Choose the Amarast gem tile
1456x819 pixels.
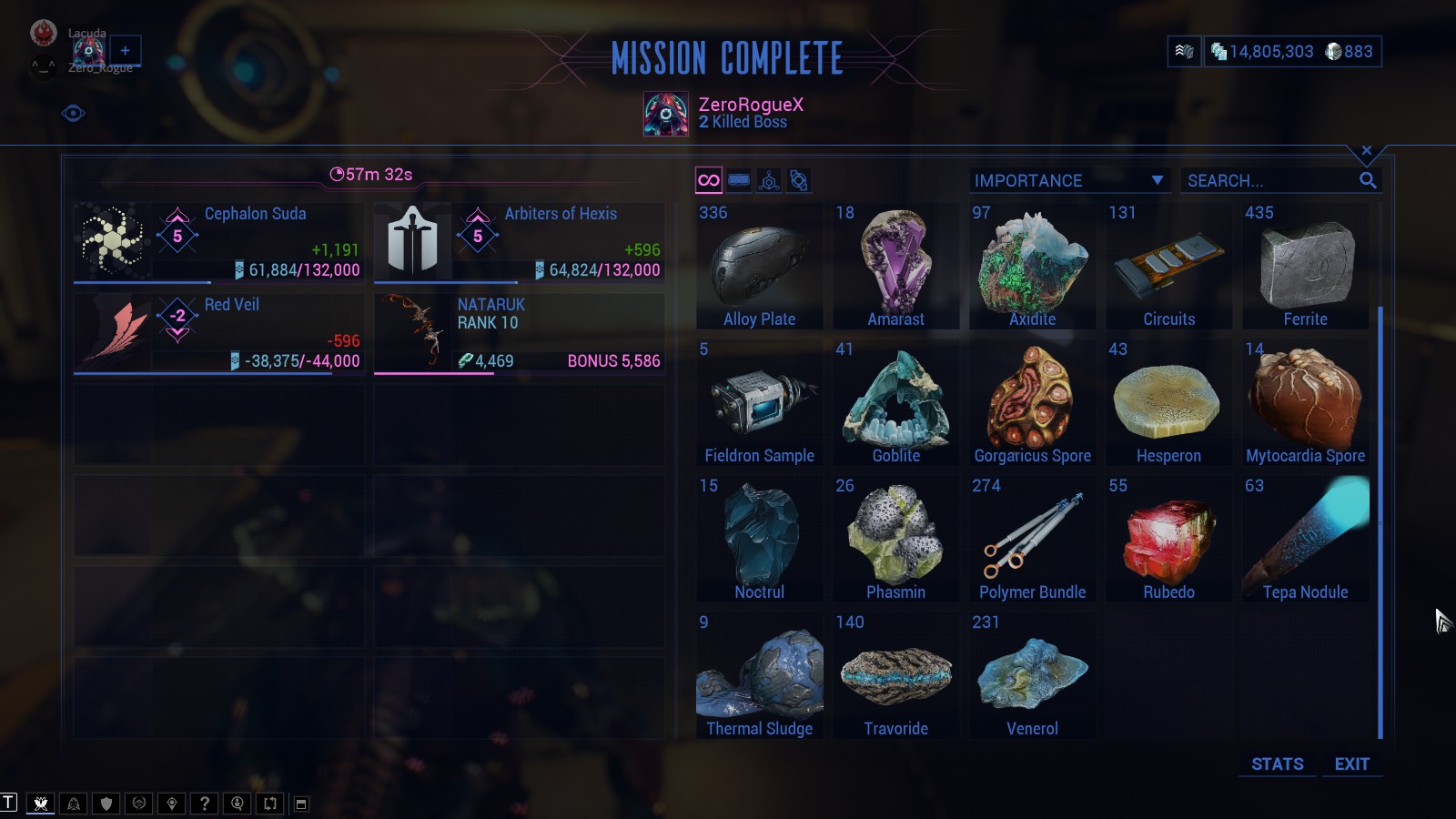[896, 266]
